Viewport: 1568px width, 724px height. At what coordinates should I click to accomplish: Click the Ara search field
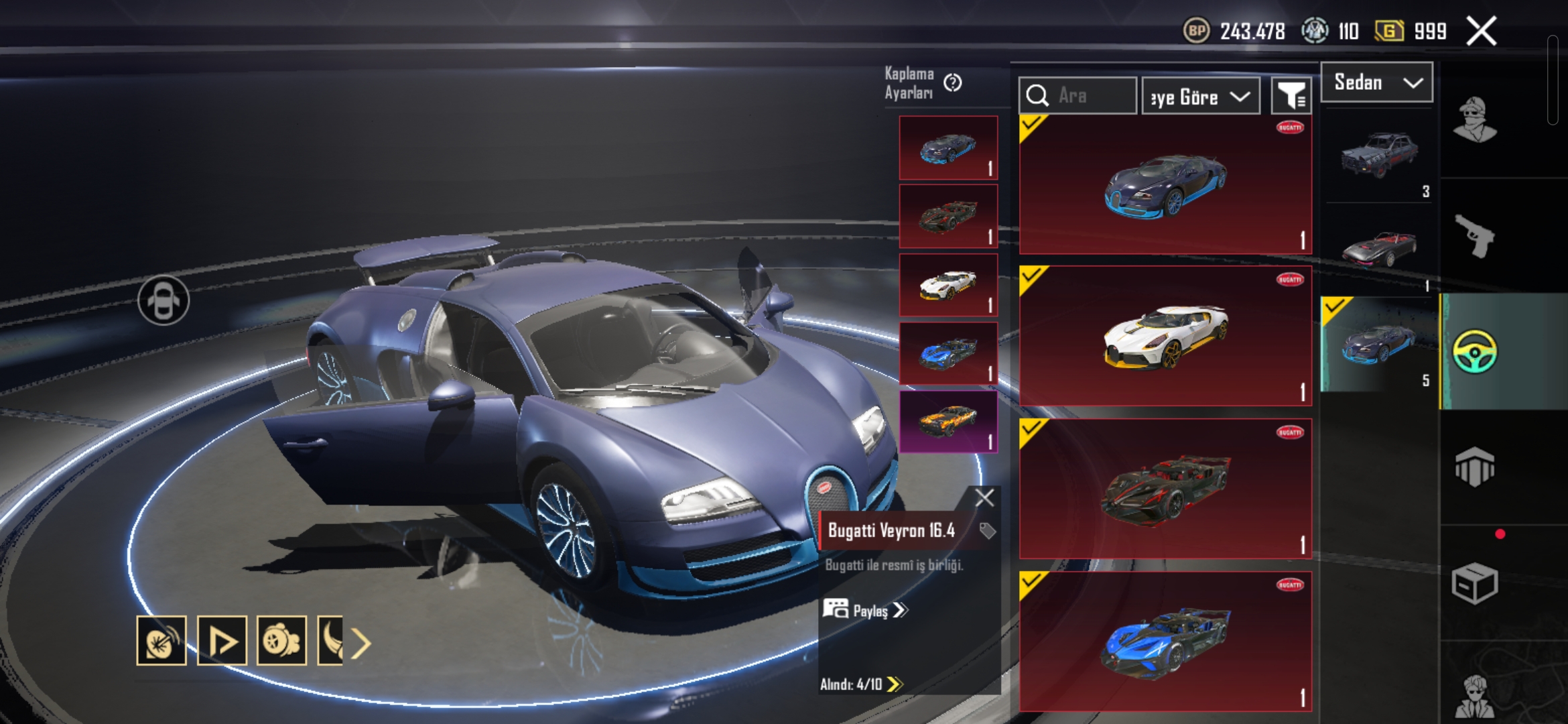click(1077, 96)
